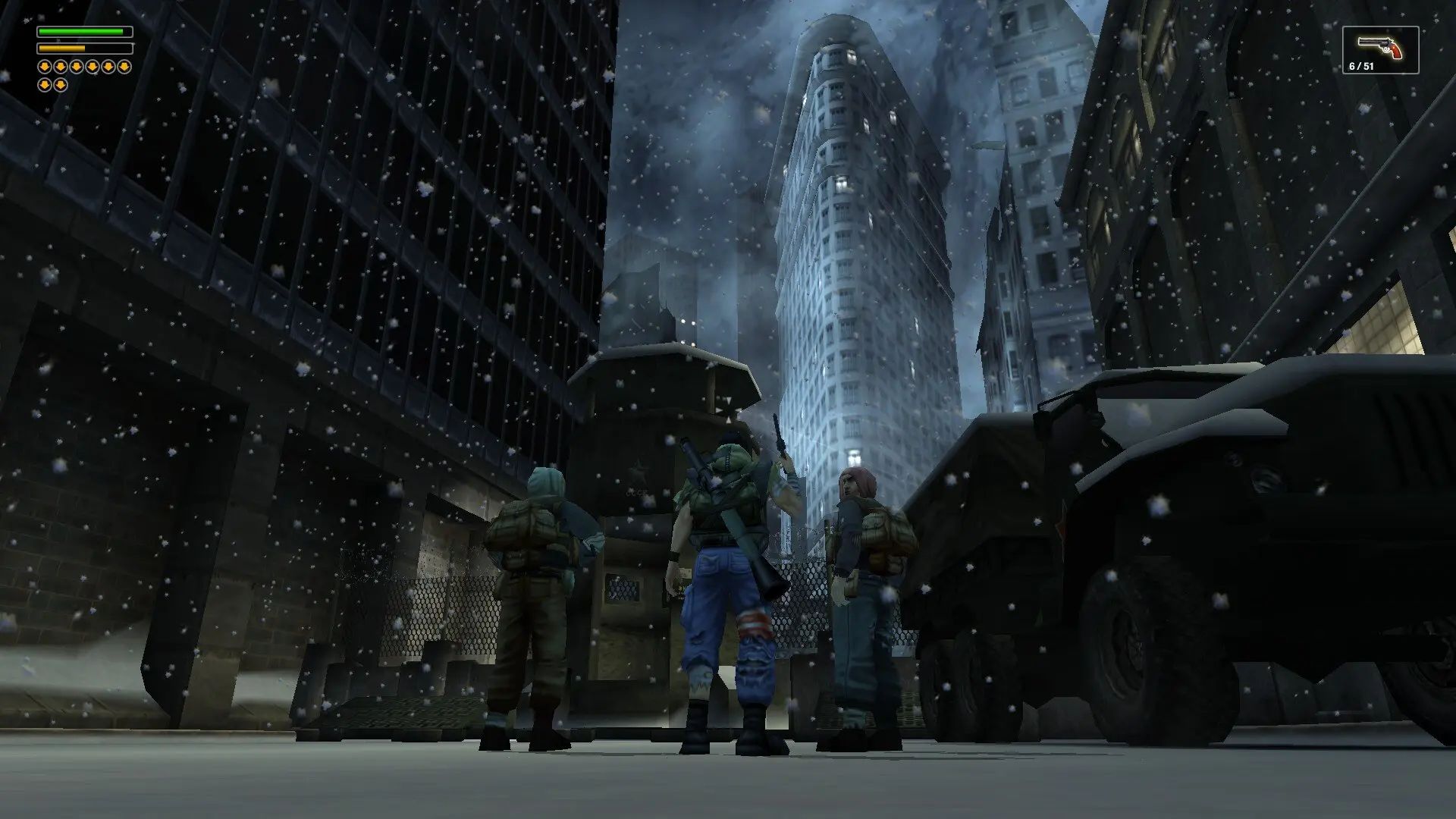1456x819 pixels.
Task: Select the revolver weapon icon
Action: click(x=1380, y=47)
